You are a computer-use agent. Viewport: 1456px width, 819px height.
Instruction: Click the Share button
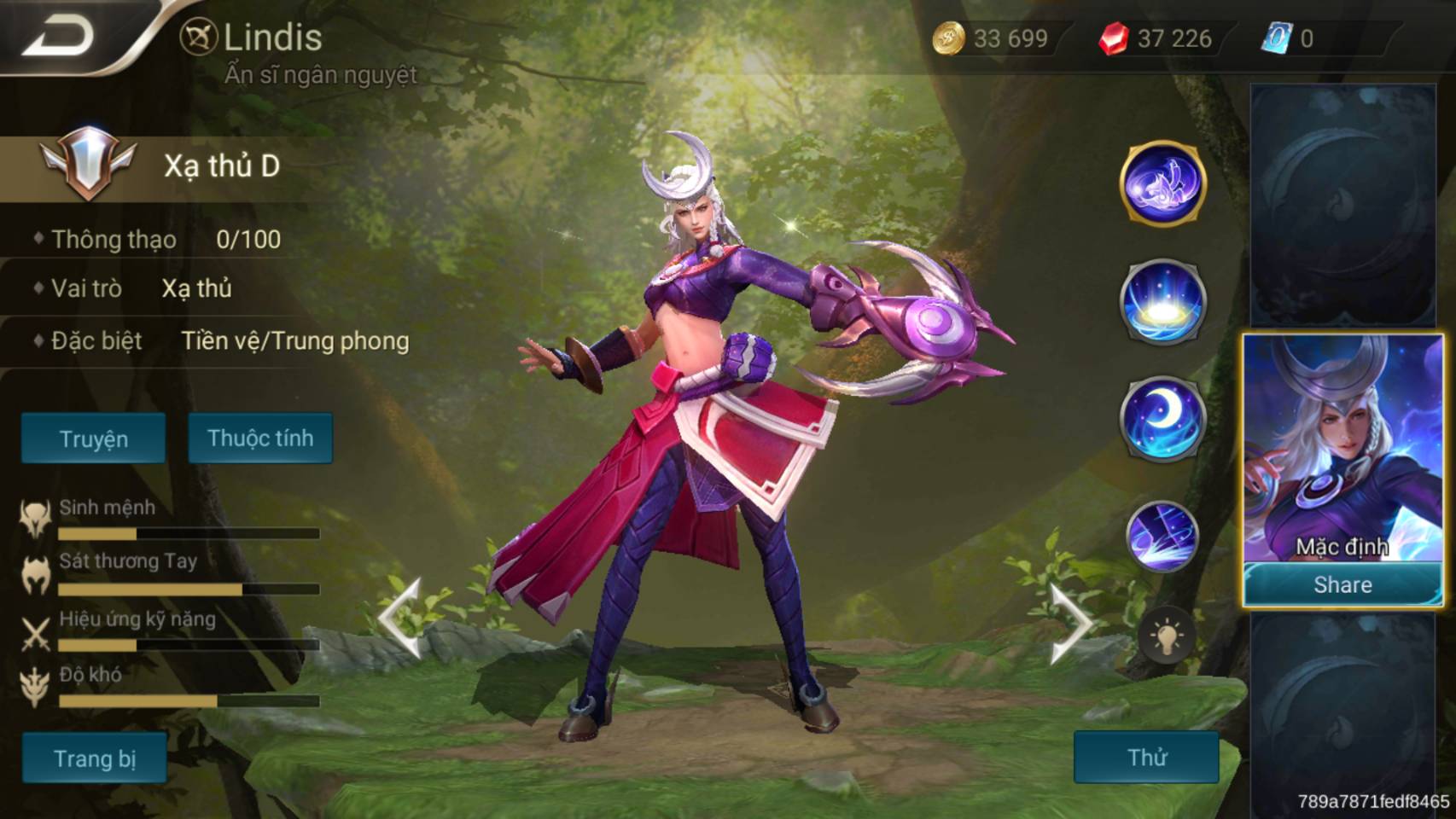coord(1342,584)
